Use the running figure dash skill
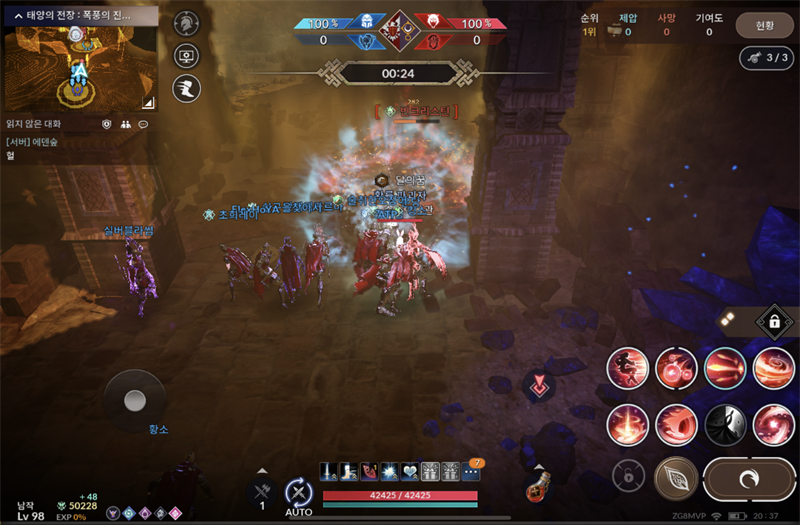The image size is (800, 525). 627,368
